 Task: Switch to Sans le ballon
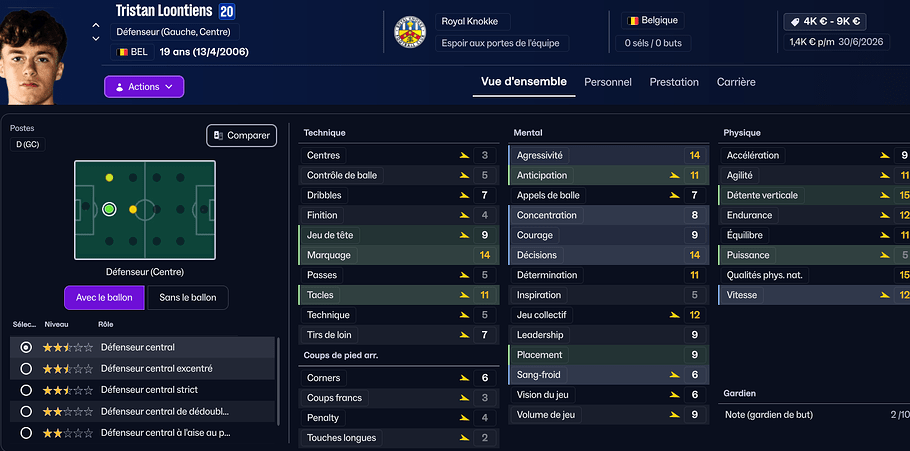[188, 298]
